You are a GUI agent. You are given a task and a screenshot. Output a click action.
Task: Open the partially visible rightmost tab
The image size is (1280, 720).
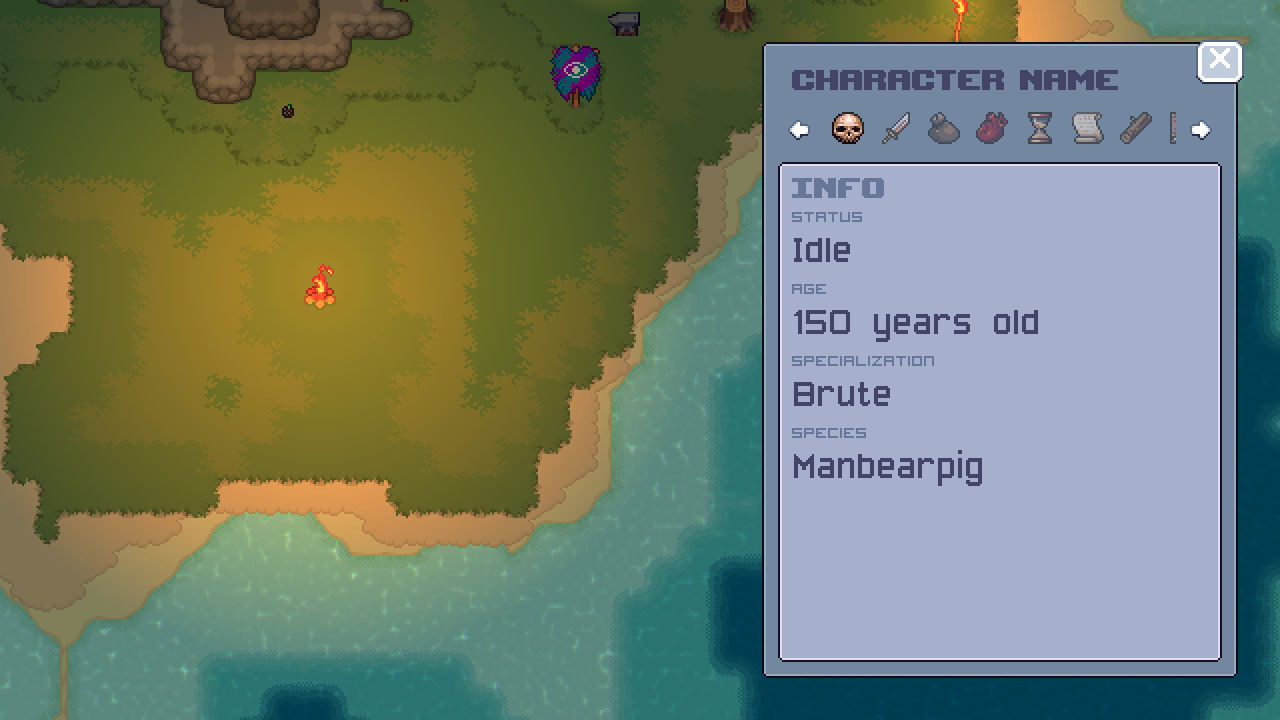pos(1173,130)
